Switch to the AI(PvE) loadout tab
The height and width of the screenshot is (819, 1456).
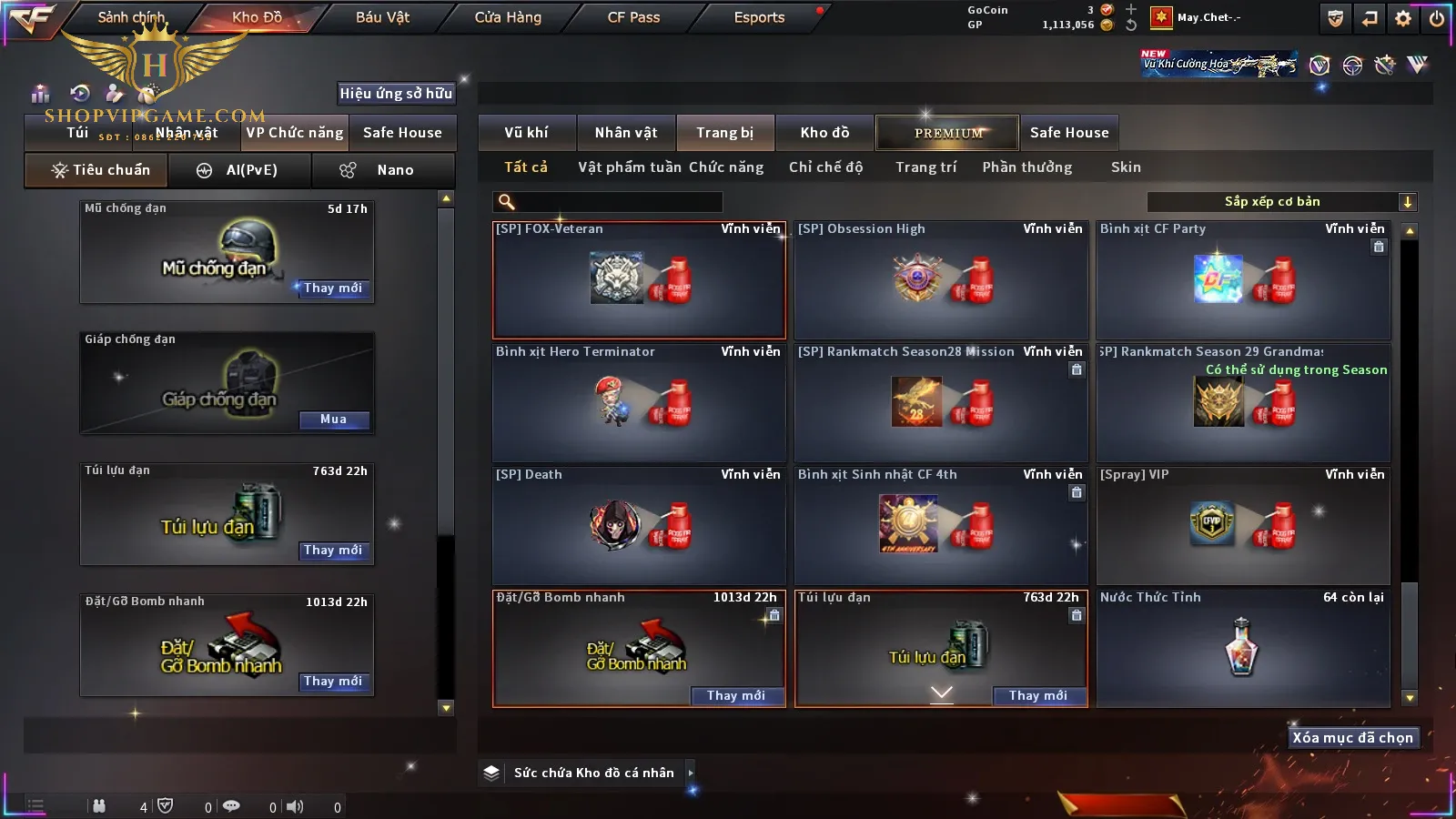(x=239, y=170)
